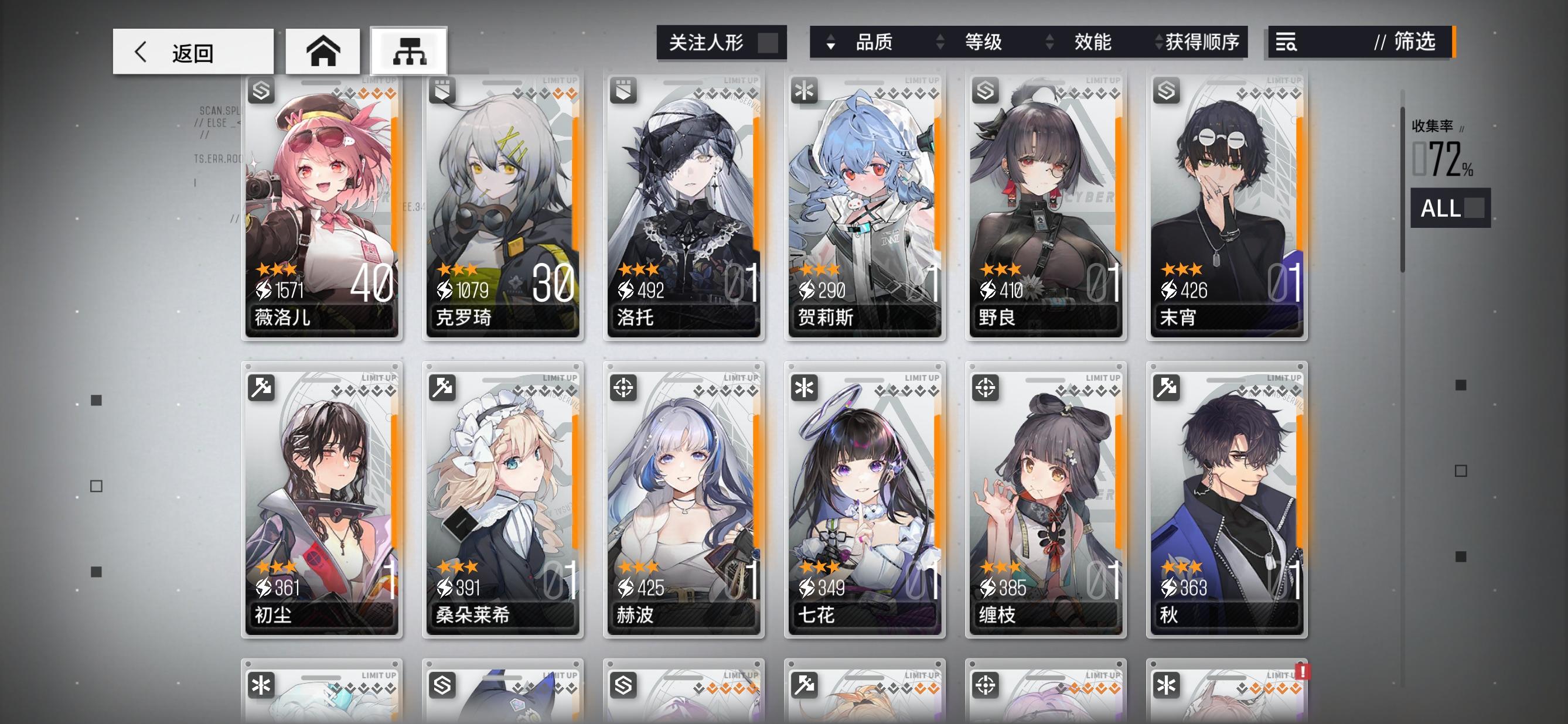Click the 效能 sort chevrons
1568x724 pixels.
click(x=1049, y=43)
